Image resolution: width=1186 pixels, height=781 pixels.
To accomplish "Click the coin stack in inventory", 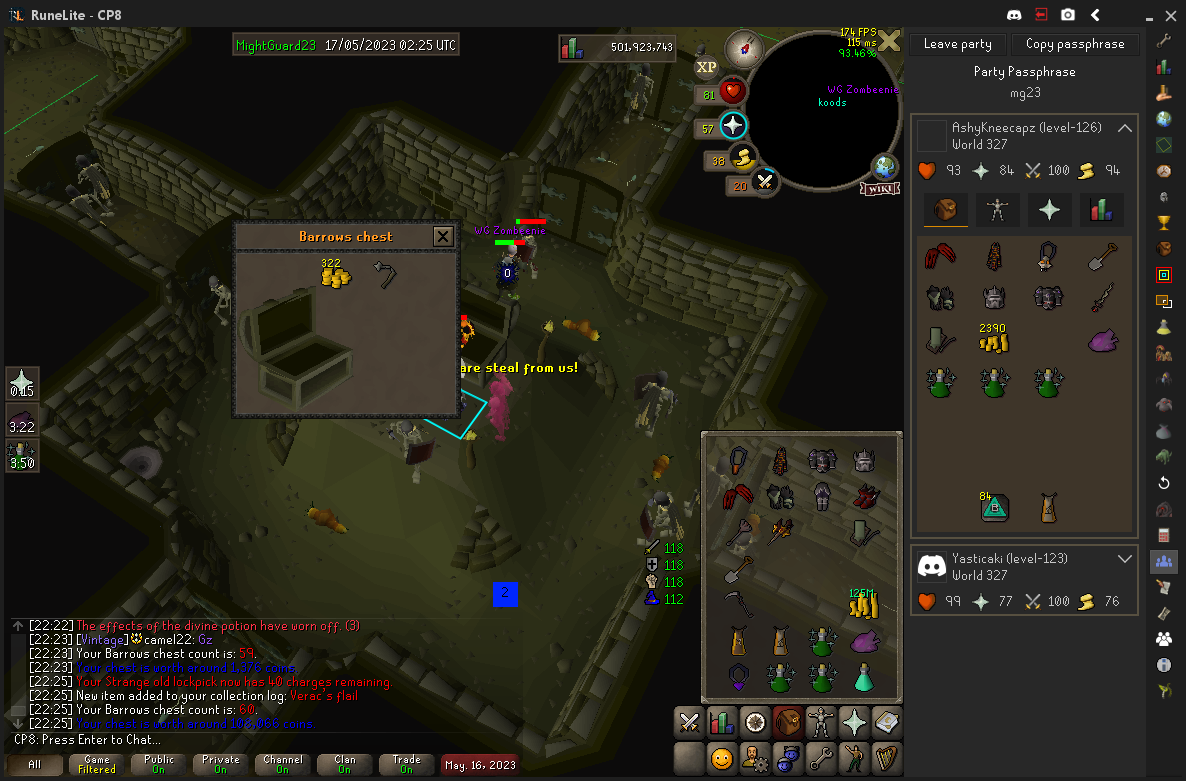I will click(x=862, y=604).
